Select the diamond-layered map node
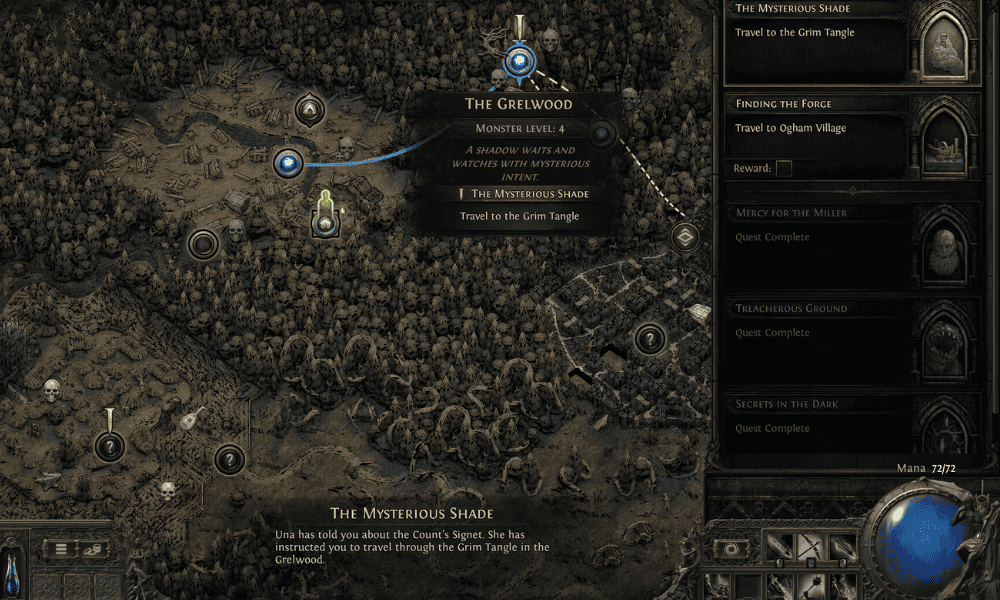Screen dimensions: 1000x600 pyautogui.click(x=685, y=237)
